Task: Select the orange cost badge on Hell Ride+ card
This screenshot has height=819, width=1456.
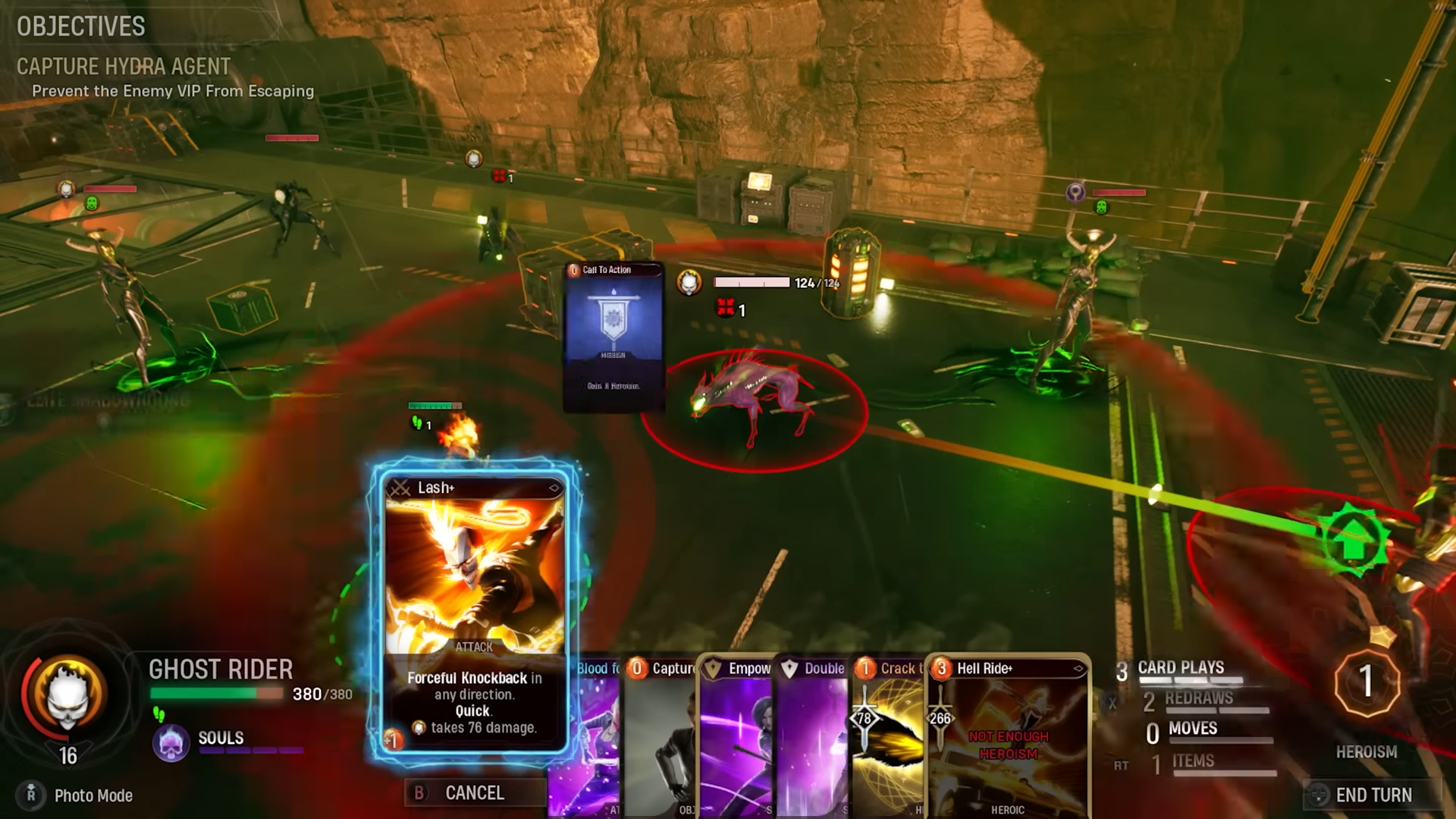Action: tap(940, 669)
